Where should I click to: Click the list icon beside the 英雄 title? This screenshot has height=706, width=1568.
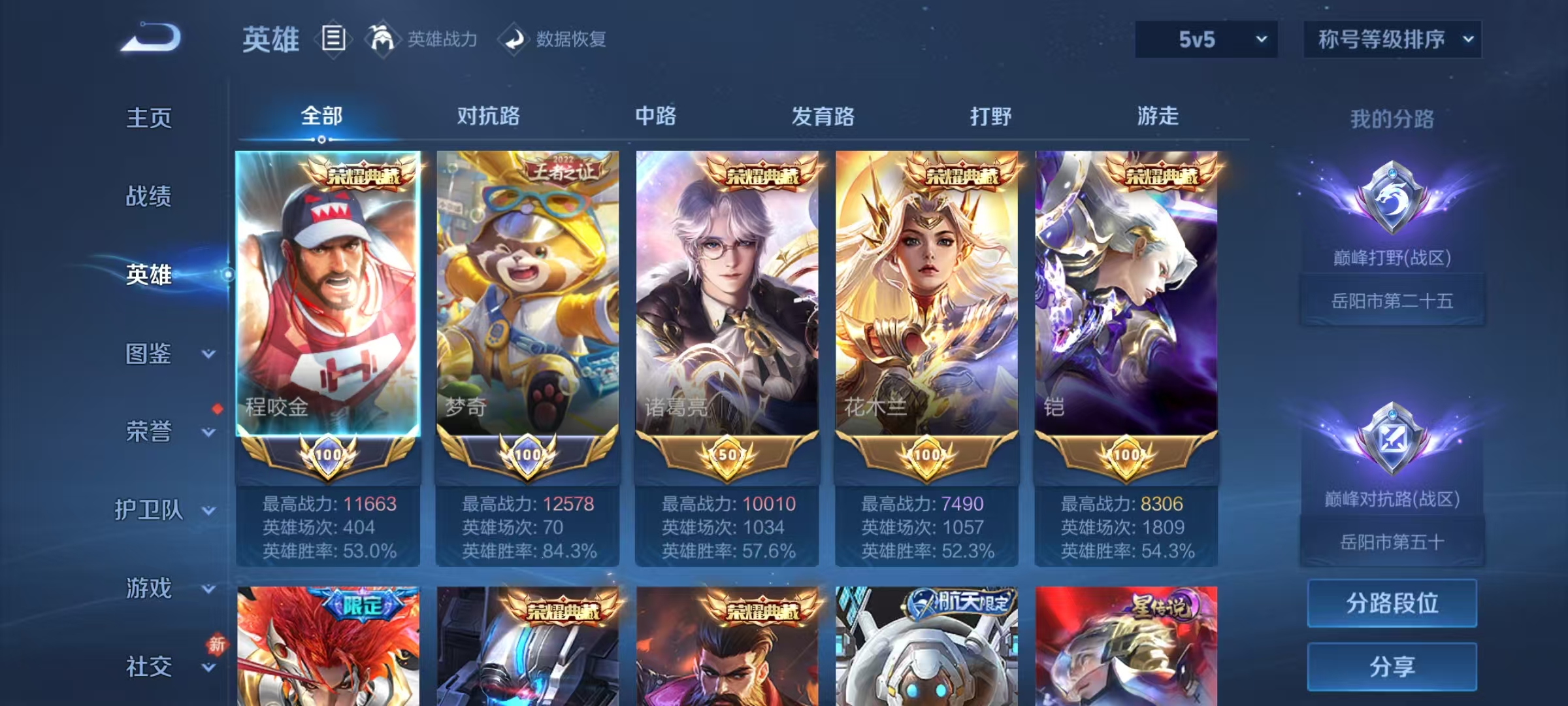(333, 39)
